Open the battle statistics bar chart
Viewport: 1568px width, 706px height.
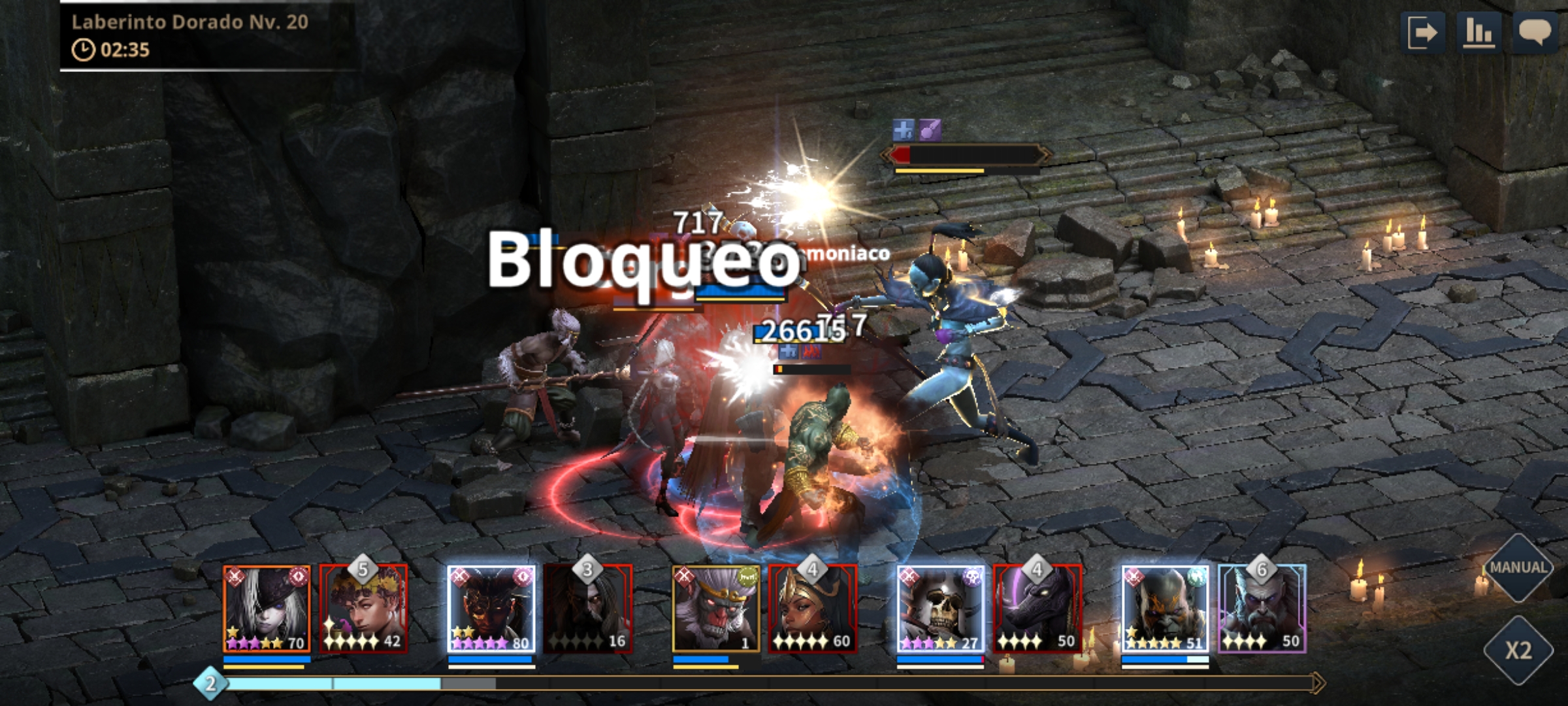pos(1478,33)
